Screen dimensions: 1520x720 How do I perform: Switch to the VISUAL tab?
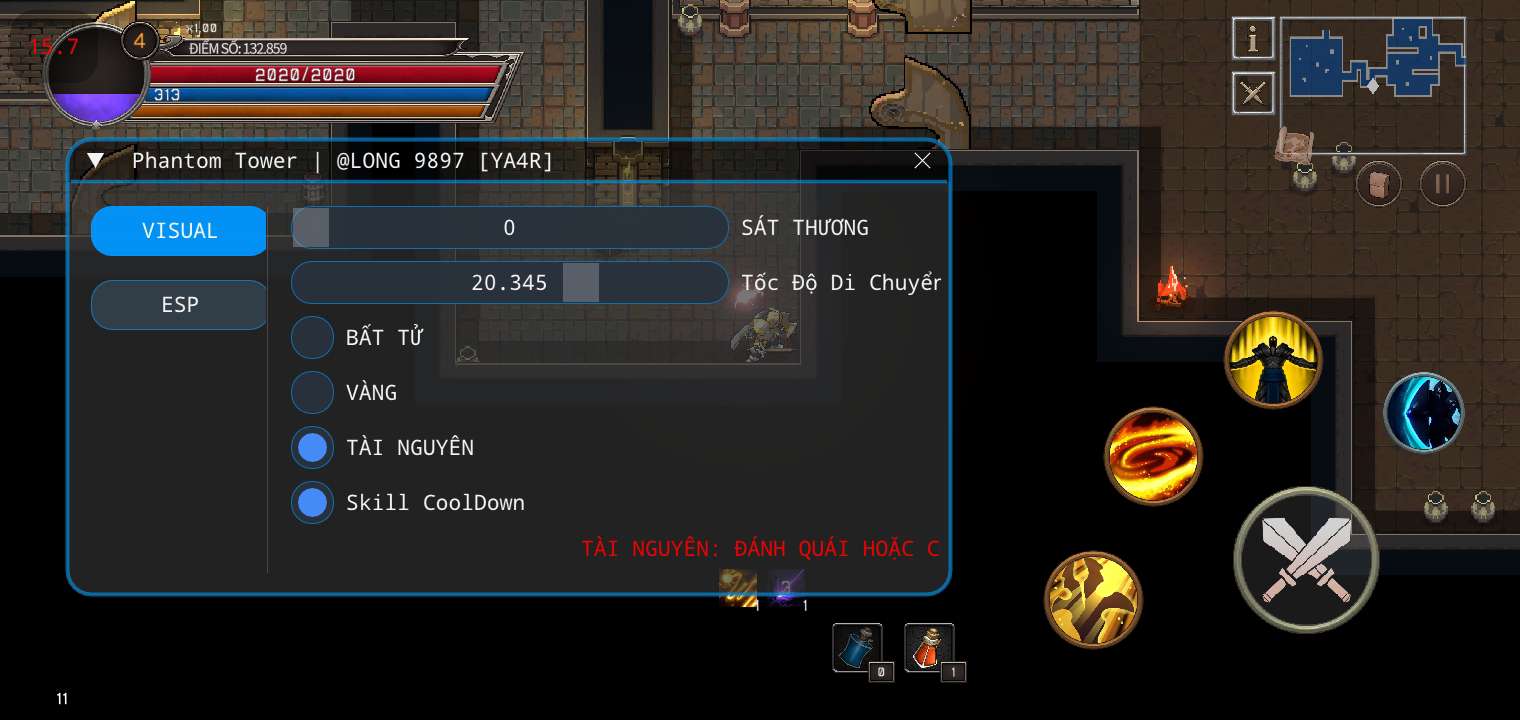179,231
